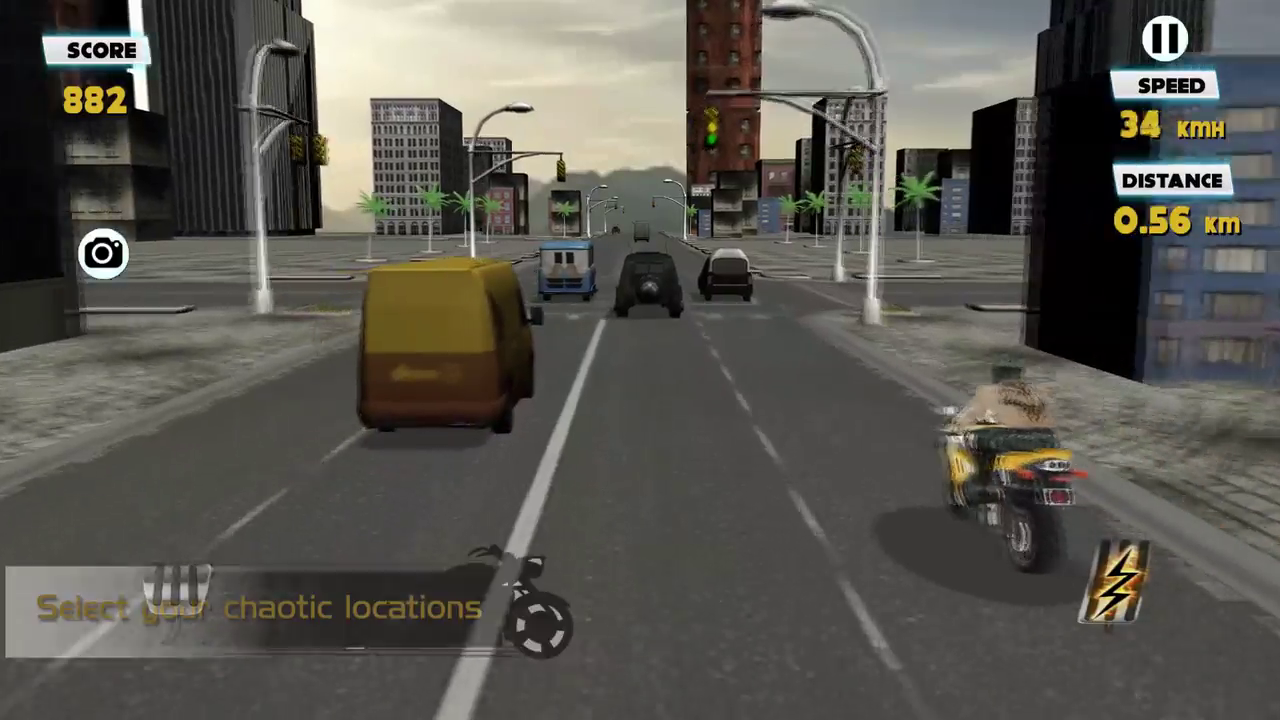Tap the SPEED indicator panel
The width and height of the screenshot is (1280, 720).
1170,86
